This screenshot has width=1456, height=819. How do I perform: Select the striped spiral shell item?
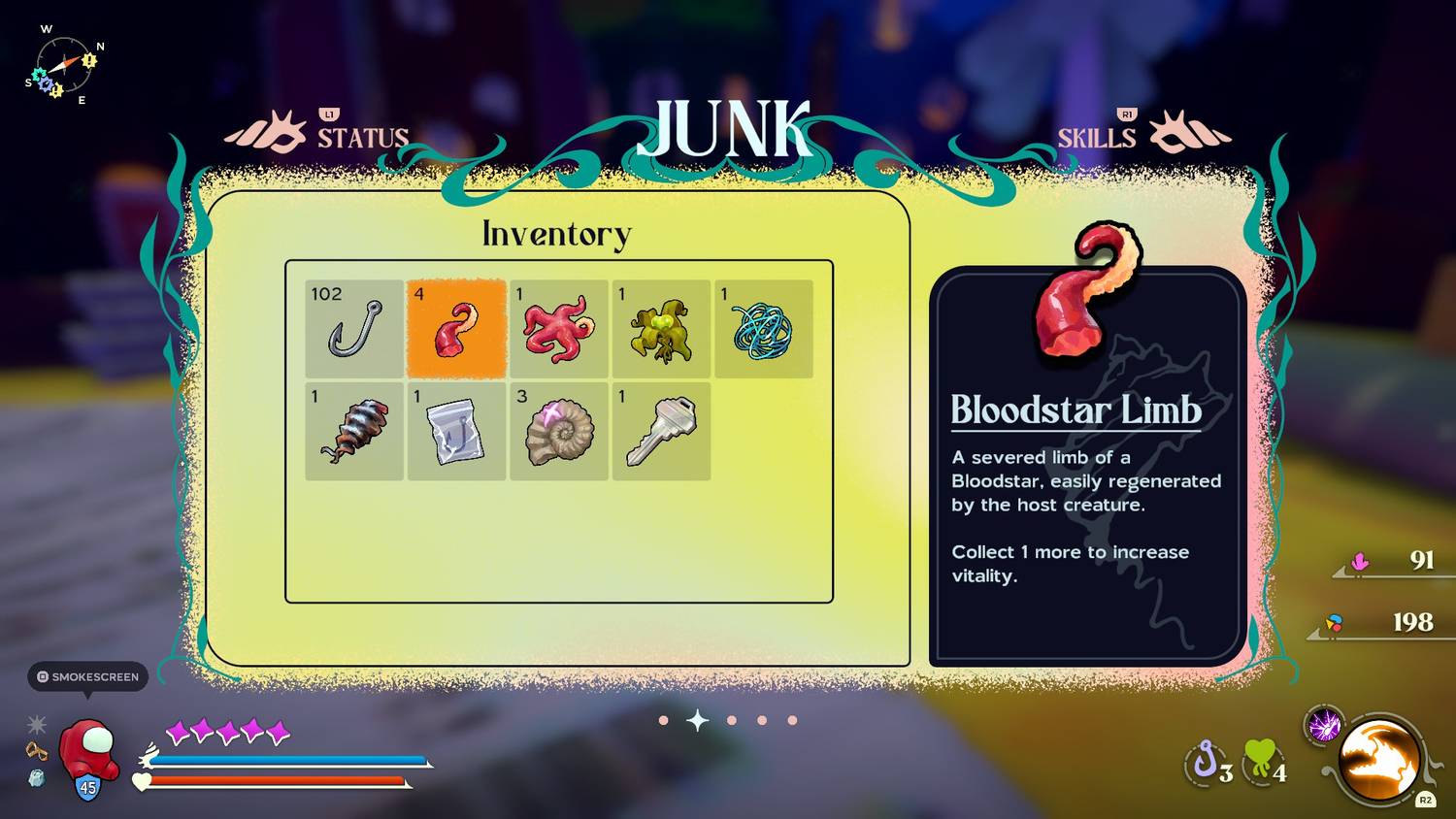pos(354,432)
